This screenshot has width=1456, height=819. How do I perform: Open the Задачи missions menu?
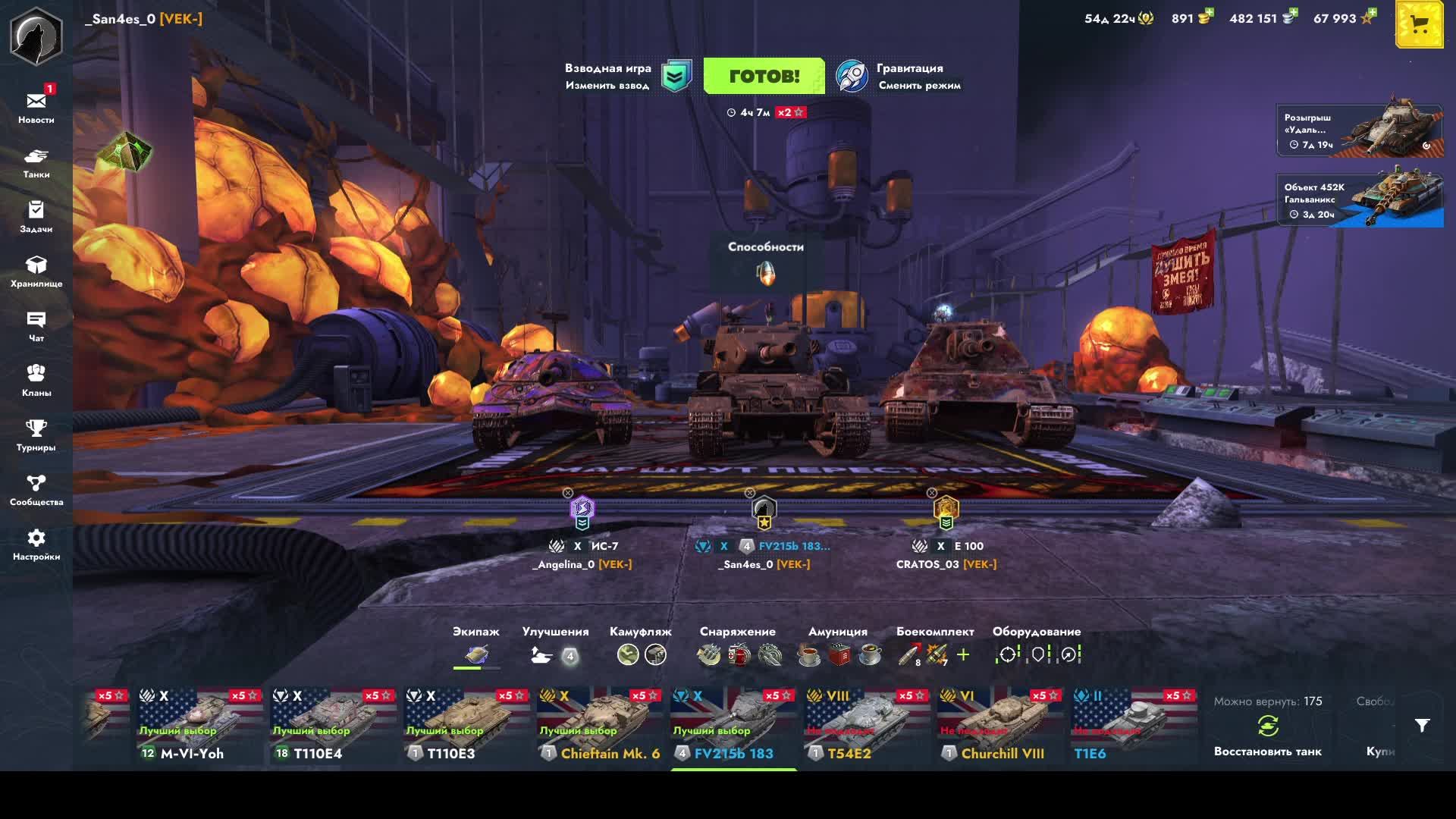(x=36, y=217)
